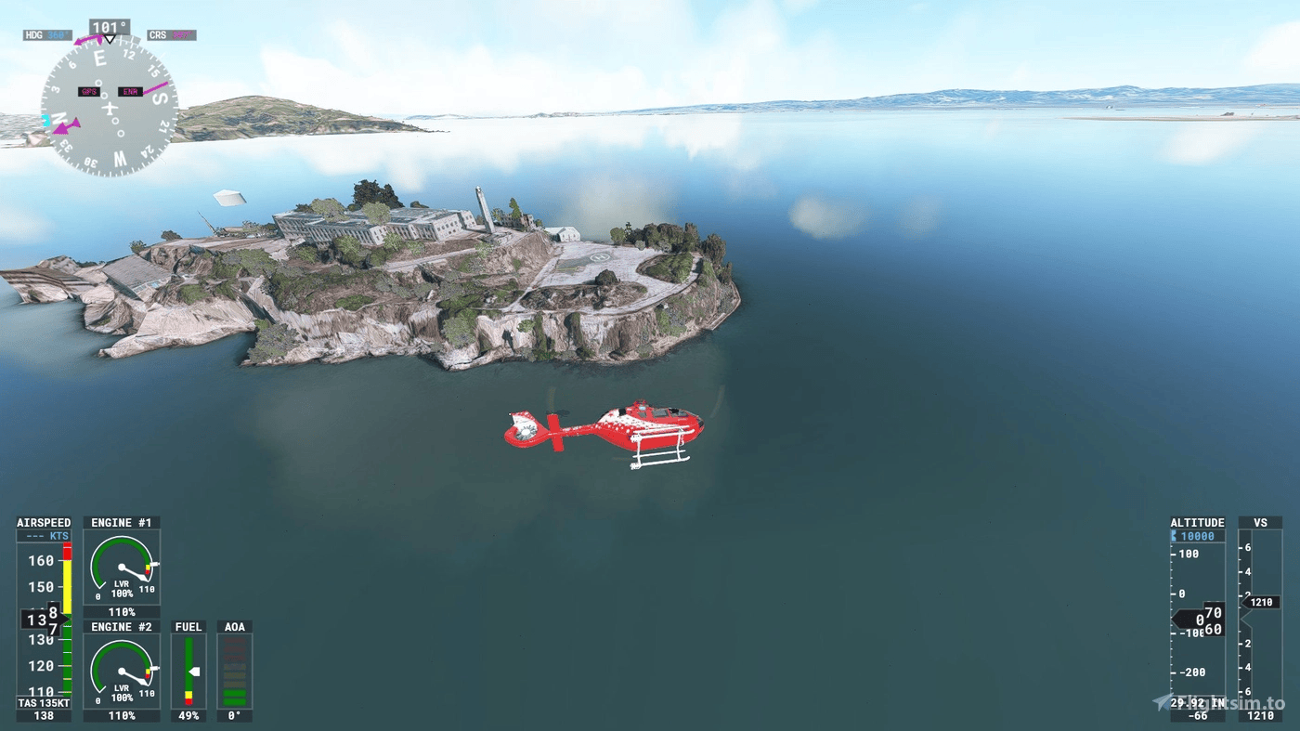Select the ALTITUDE panel title
This screenshot has width=1300, height=731.
pyautogui.click(x=1197, y=522)
